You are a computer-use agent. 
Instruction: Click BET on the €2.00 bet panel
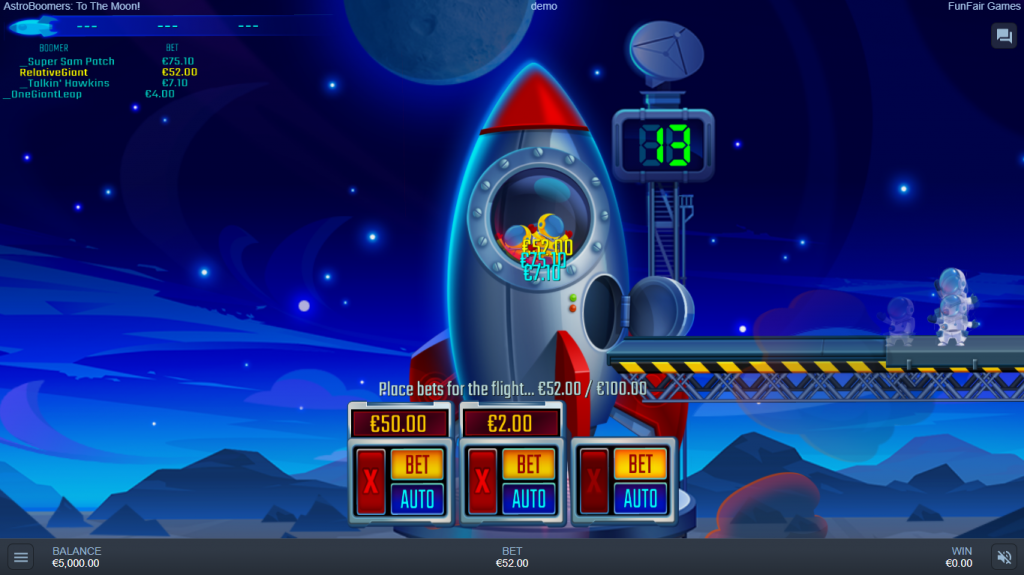(x=529, y=464)
